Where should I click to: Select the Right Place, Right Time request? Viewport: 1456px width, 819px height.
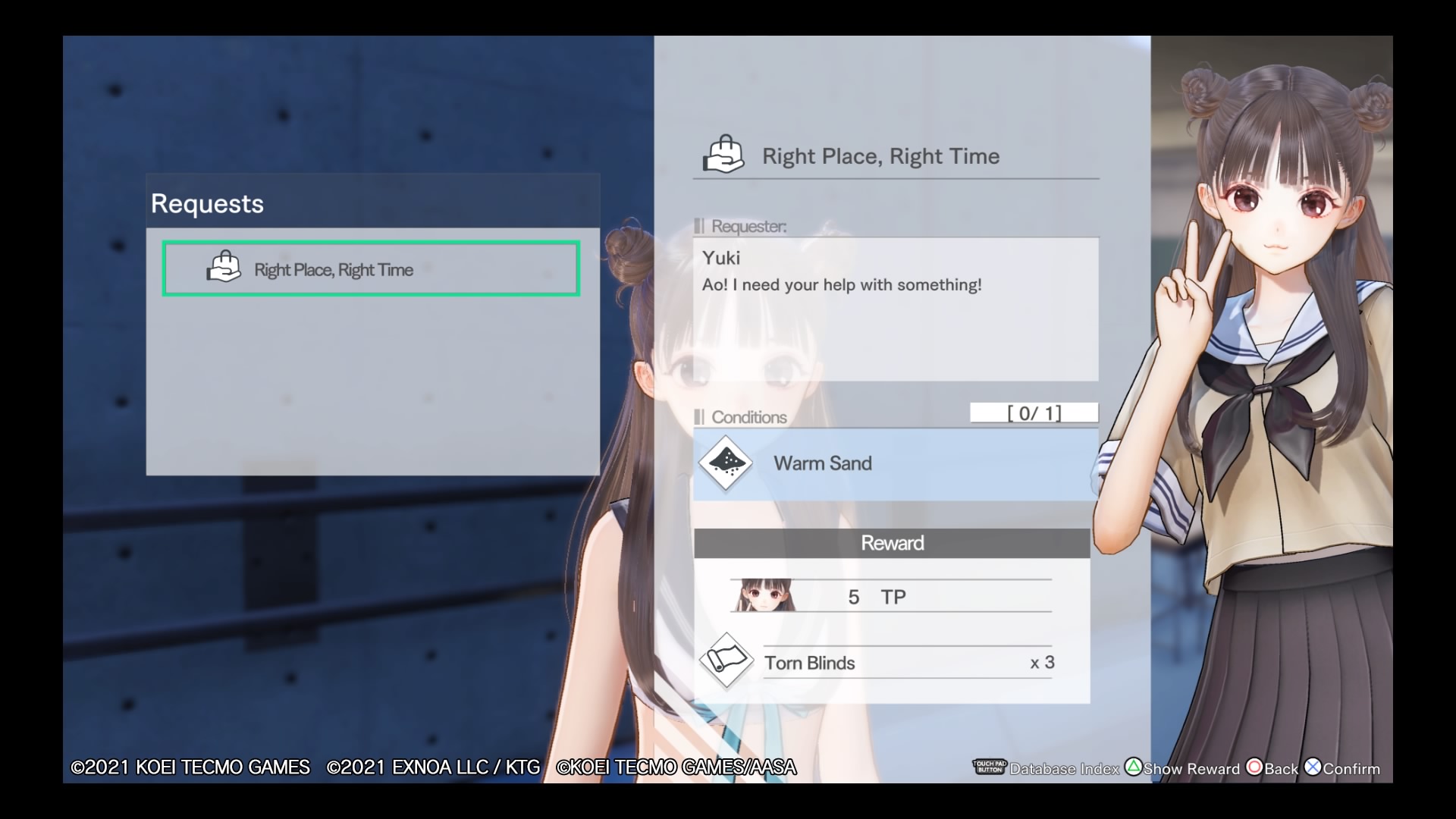click(x=371, y=269)
